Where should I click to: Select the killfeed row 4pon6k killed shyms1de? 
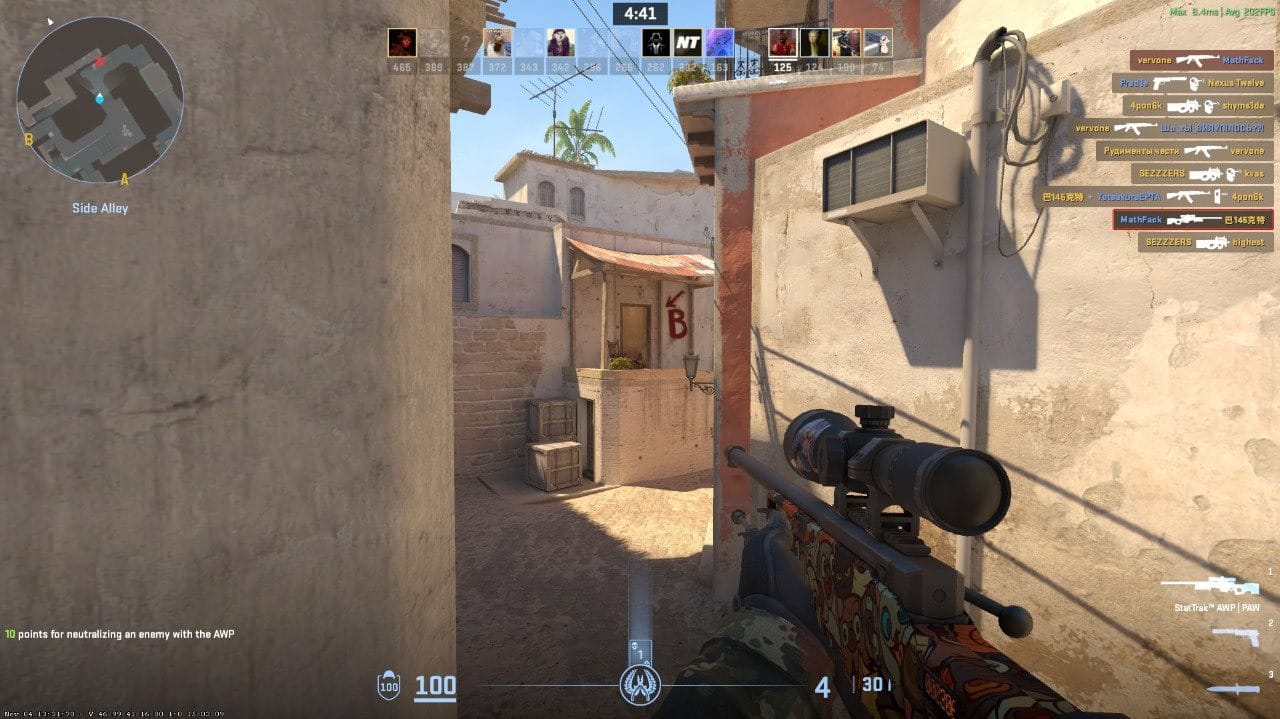(1196, 106)
